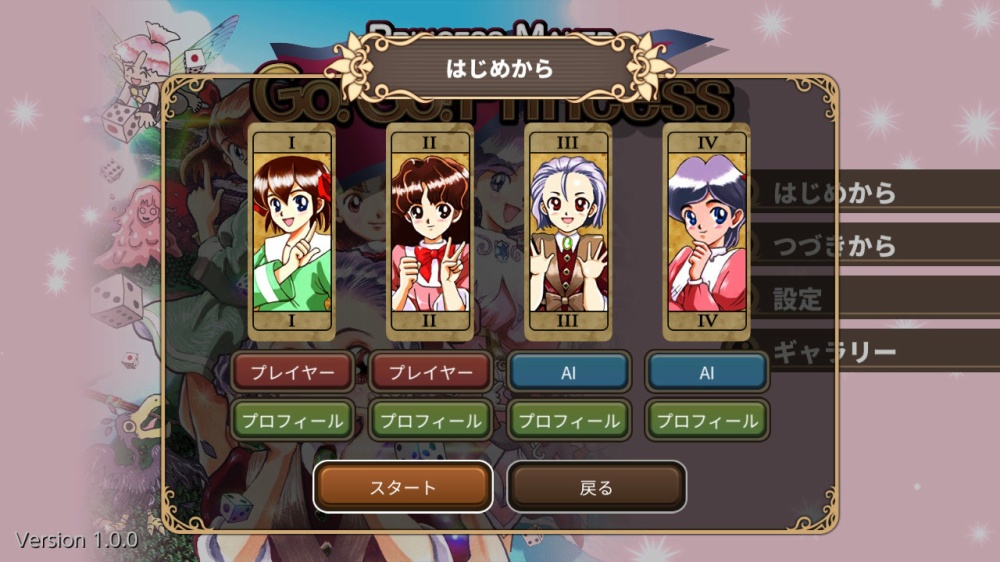The width and height of the screenshot is (1000, 562).
Task: Go back with the 戻る button
Action: tap(596, 487)
